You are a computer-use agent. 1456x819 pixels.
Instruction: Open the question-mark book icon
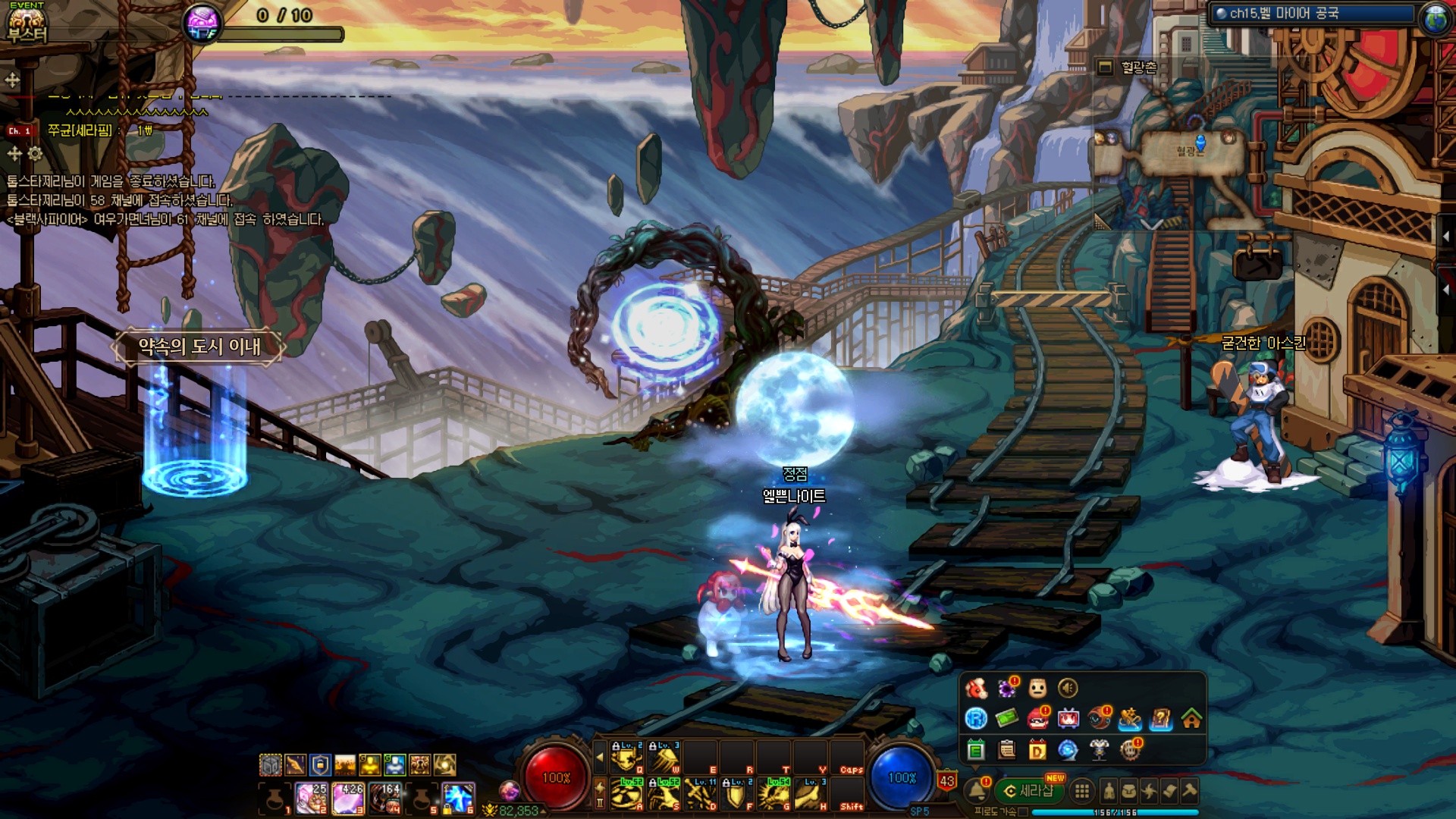pos(1160,718)
